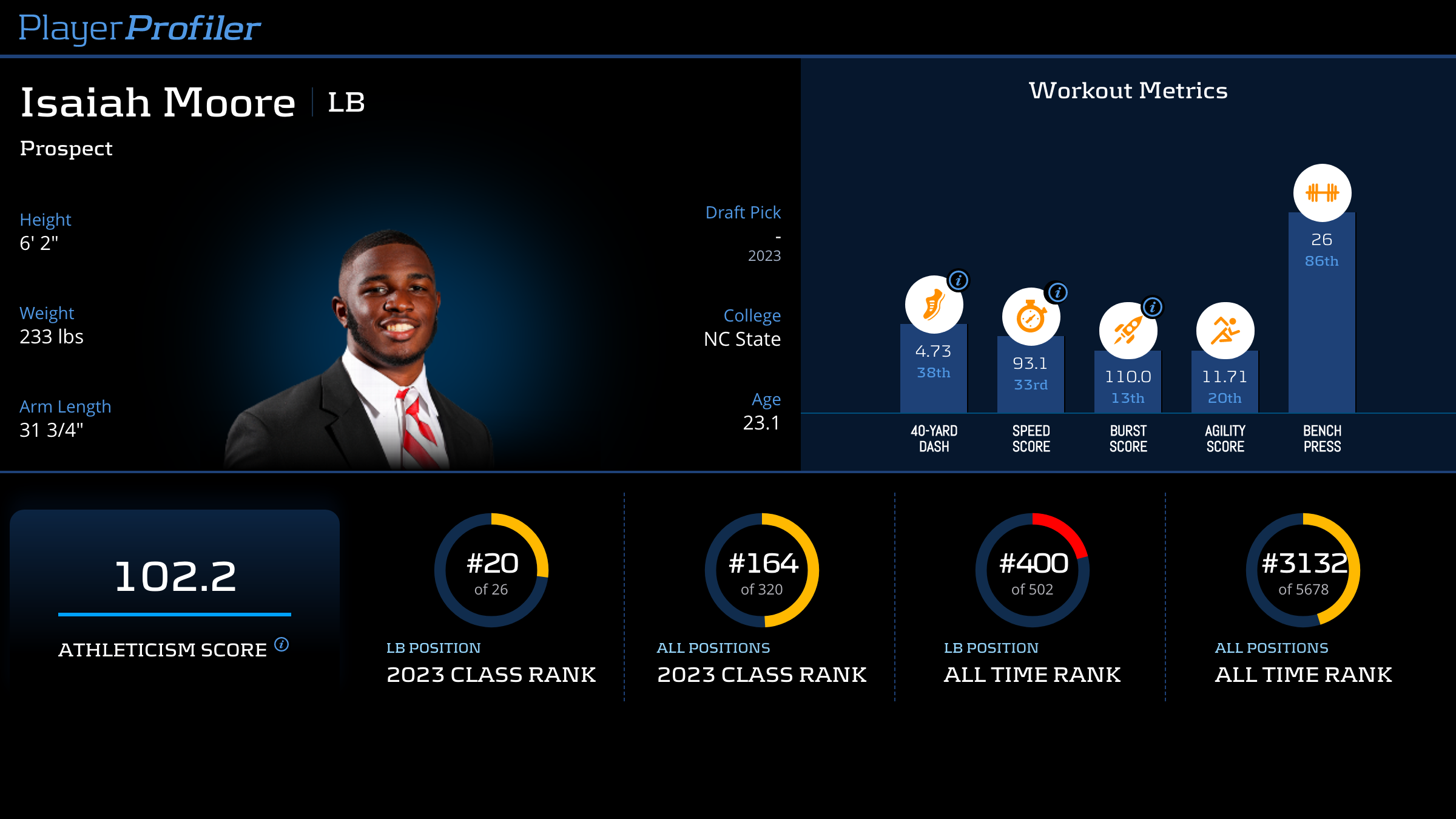1456x819 pixels.
Task: Show info for the 40-Yard Dash metric
Action: coord(959,280)
